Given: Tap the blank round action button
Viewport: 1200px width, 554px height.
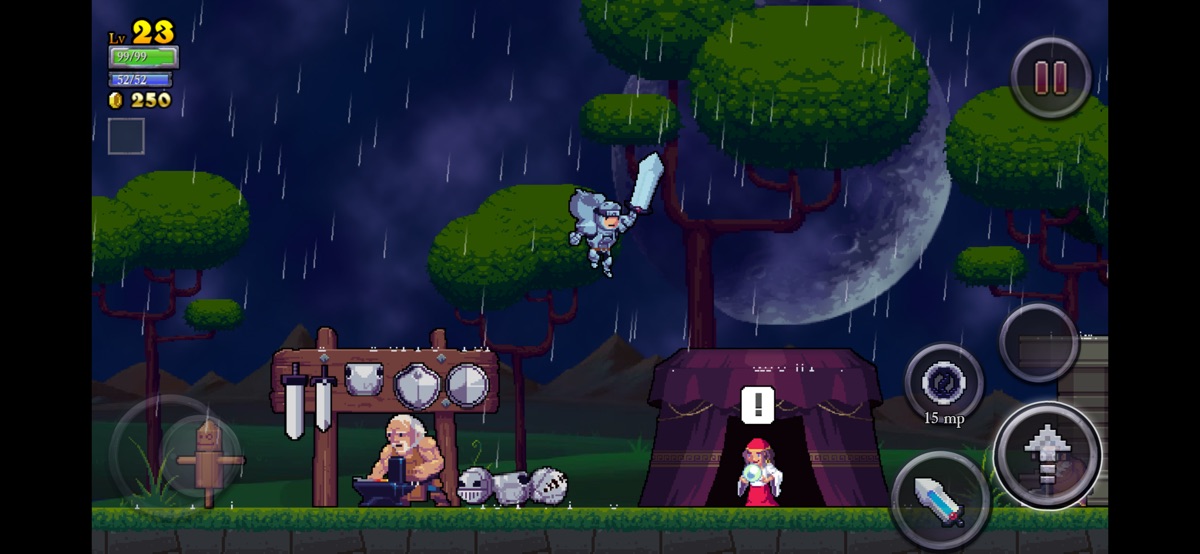Looking at the screenshot, I should pyautogui.click(x=1039, y=342).
